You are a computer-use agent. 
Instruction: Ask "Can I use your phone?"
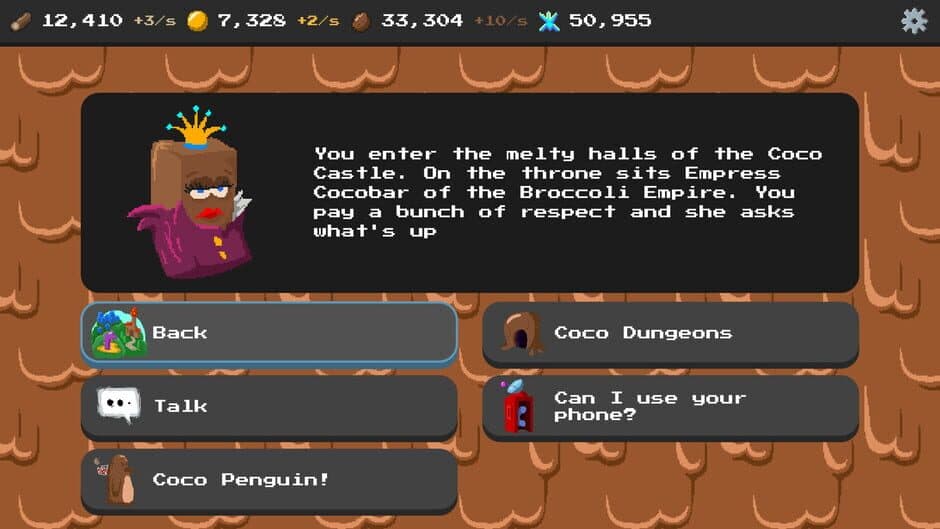[x=670, y=406]
